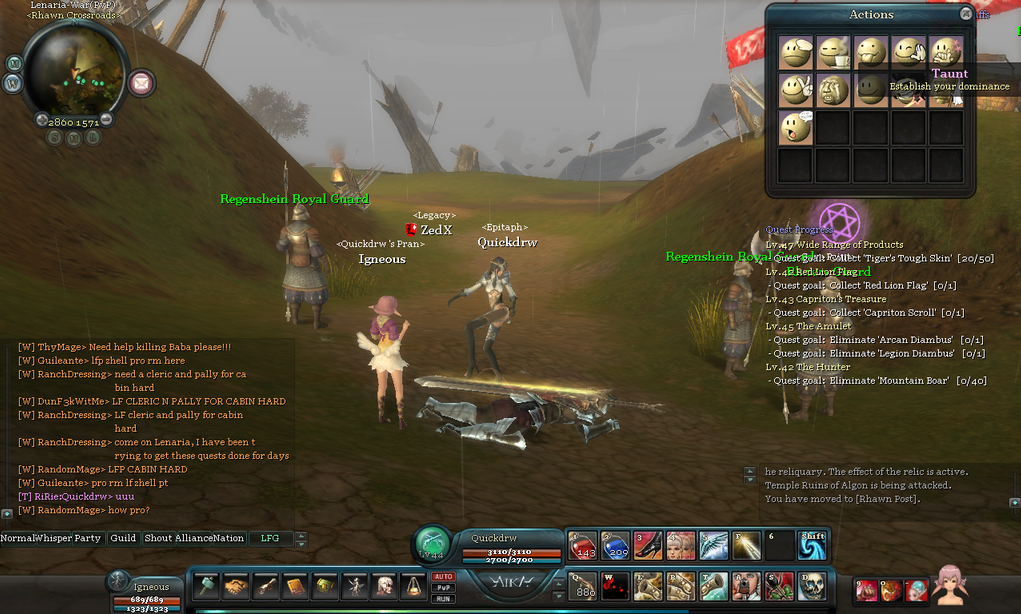Open the minimap
This screenshot has width=1021, height=614.
coord(74,68)
